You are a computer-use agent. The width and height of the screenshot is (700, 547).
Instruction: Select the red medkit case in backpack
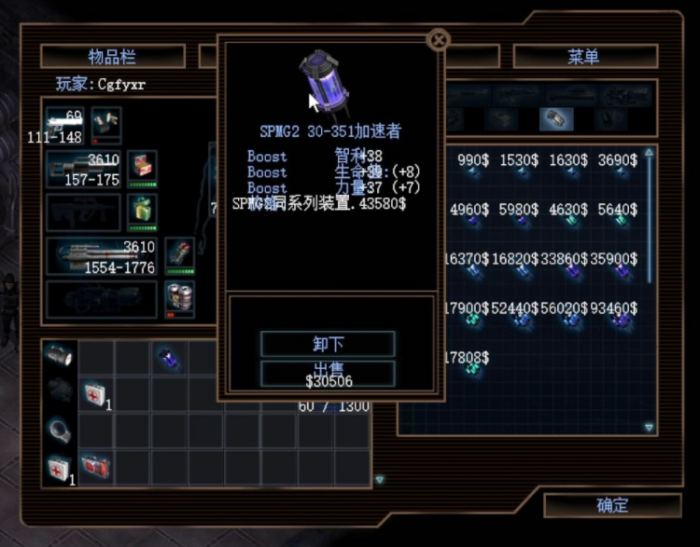click(97, 466)
